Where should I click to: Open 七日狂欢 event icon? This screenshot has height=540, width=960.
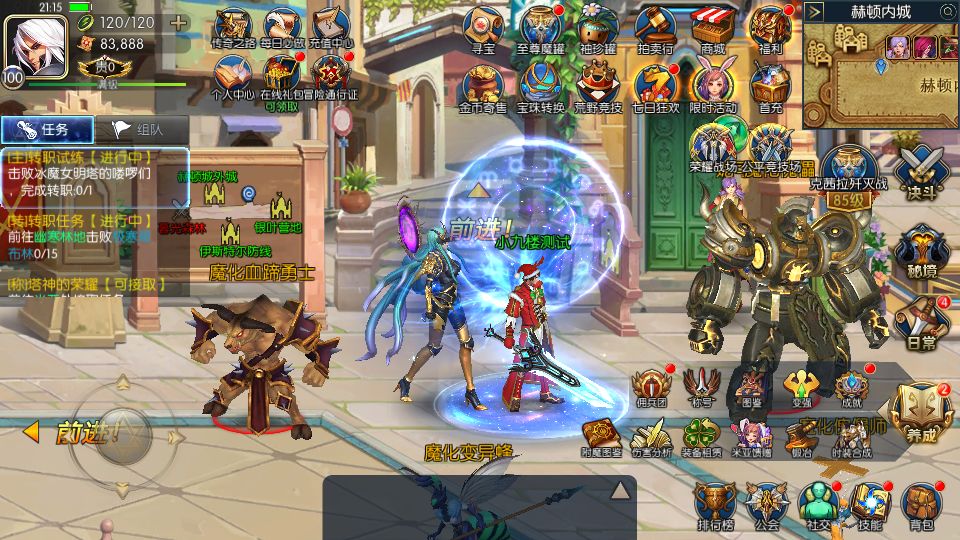pos(656,86)
